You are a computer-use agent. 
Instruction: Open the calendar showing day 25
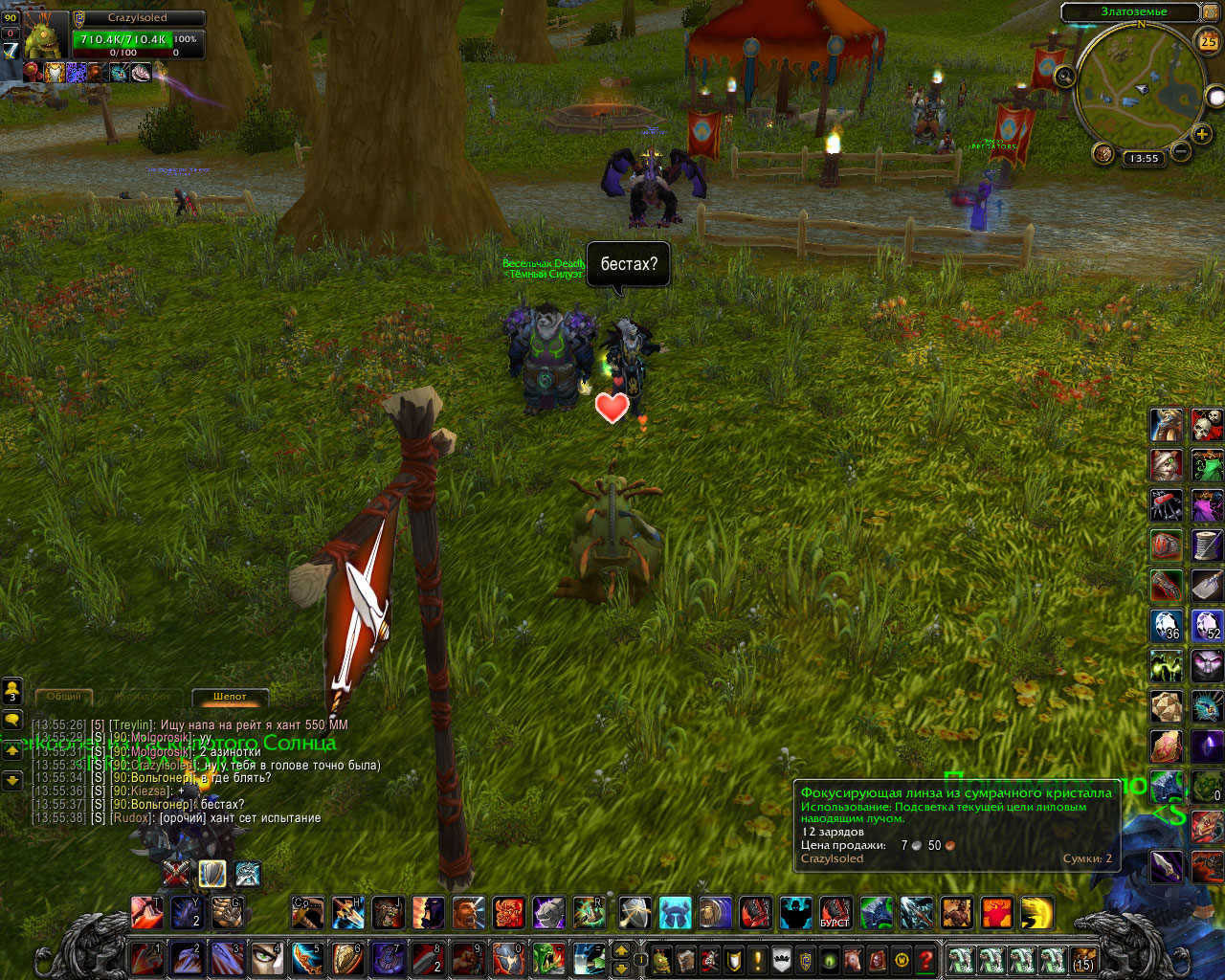click(x=1208, y=40)
